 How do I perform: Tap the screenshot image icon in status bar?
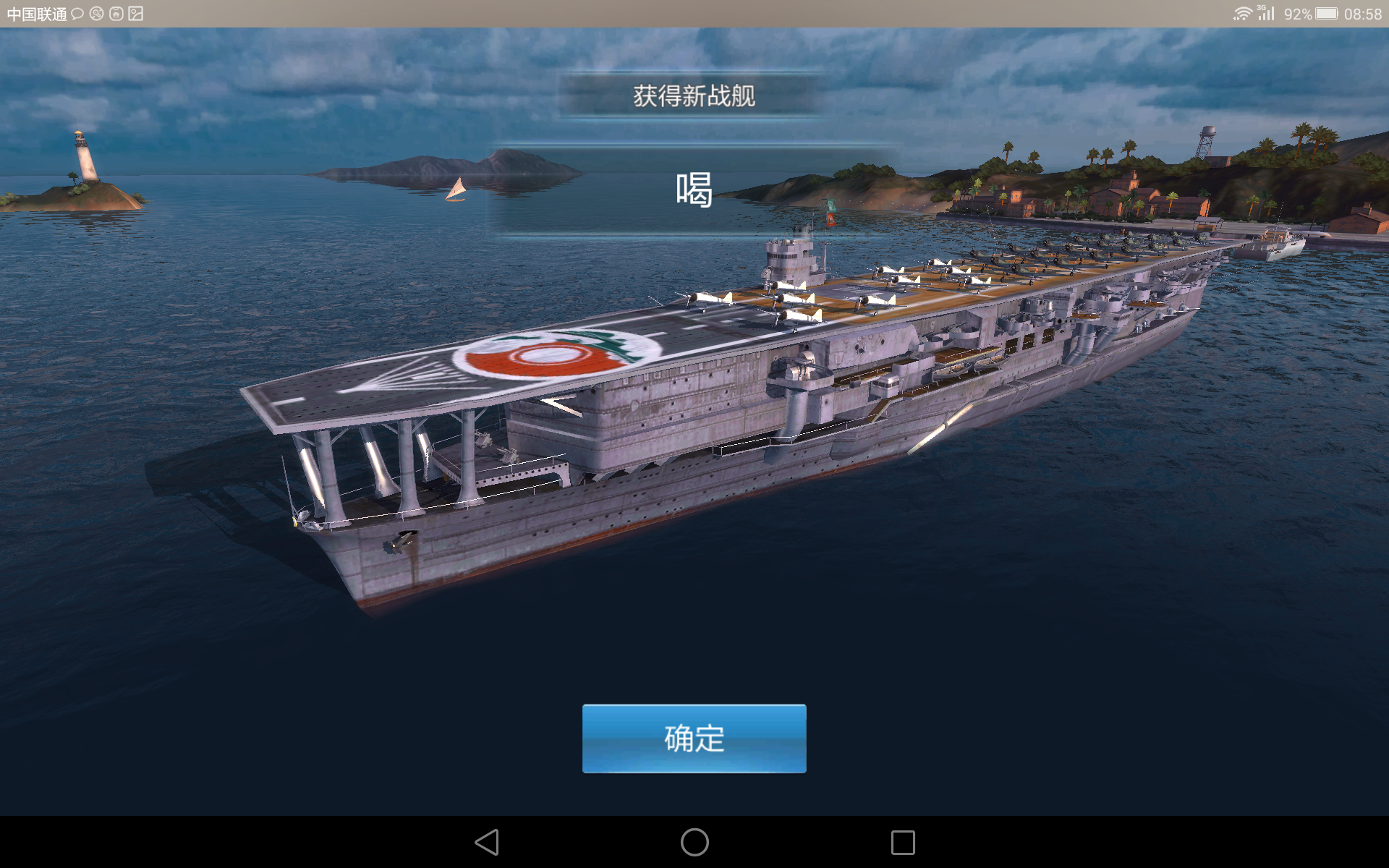tap(137, 12)
